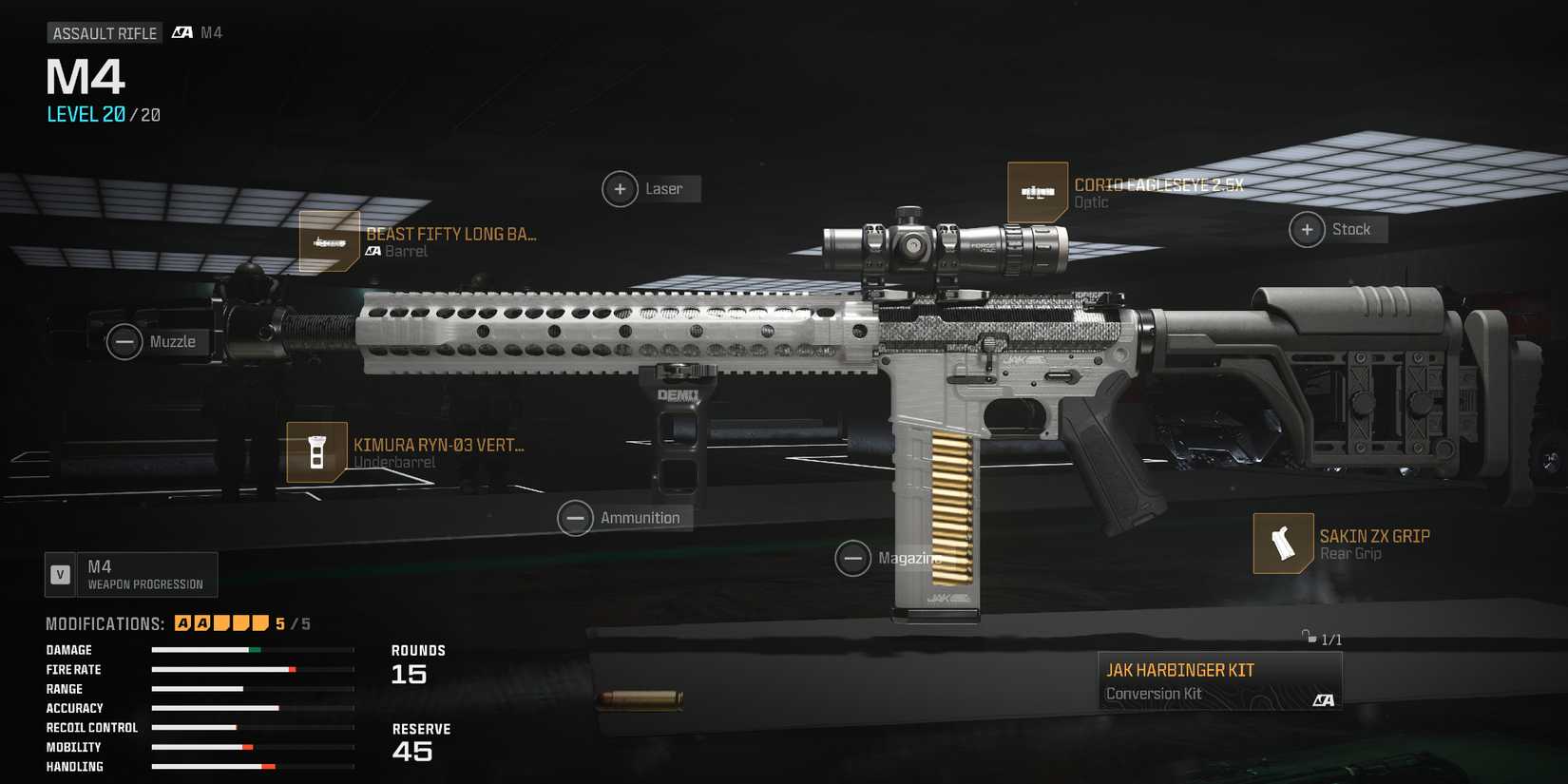Click the Modifications 5/5 pip indicators
The width and height of the screenshot is (1568, 784).
click(220, 622)
